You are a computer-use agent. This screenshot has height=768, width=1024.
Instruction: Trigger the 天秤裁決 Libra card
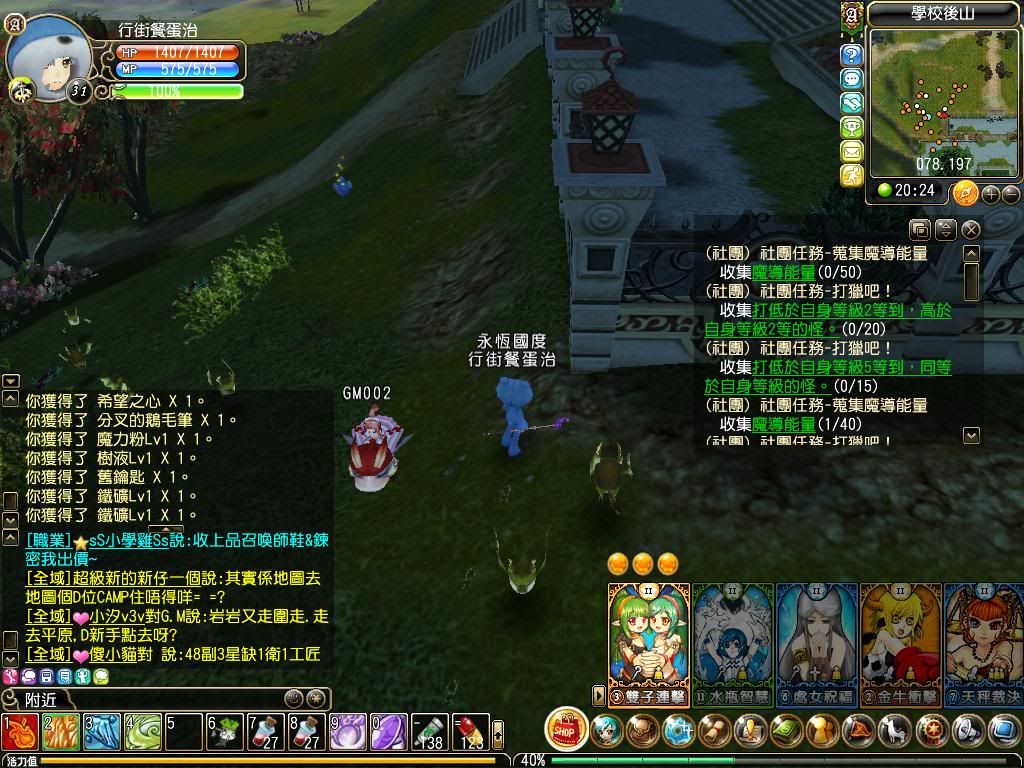[984, 634]
